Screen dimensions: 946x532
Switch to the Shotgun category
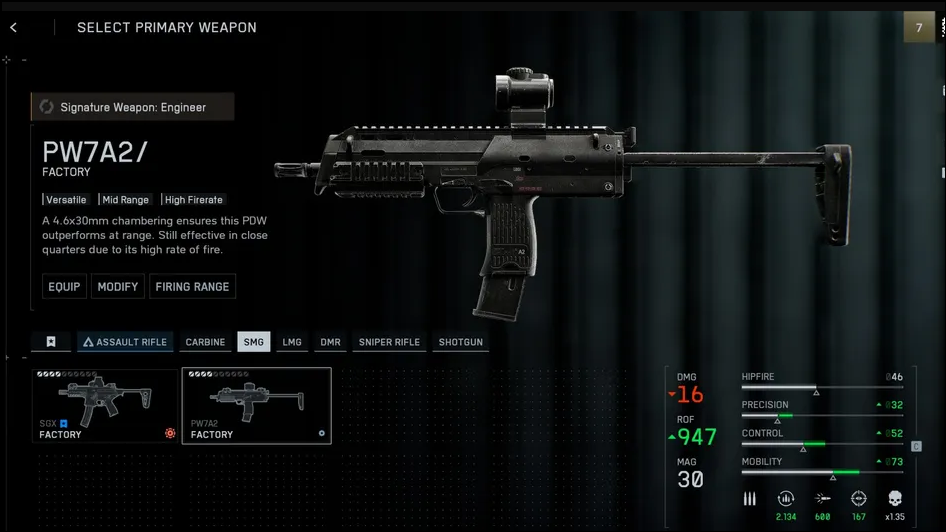(x=460, y=342)
